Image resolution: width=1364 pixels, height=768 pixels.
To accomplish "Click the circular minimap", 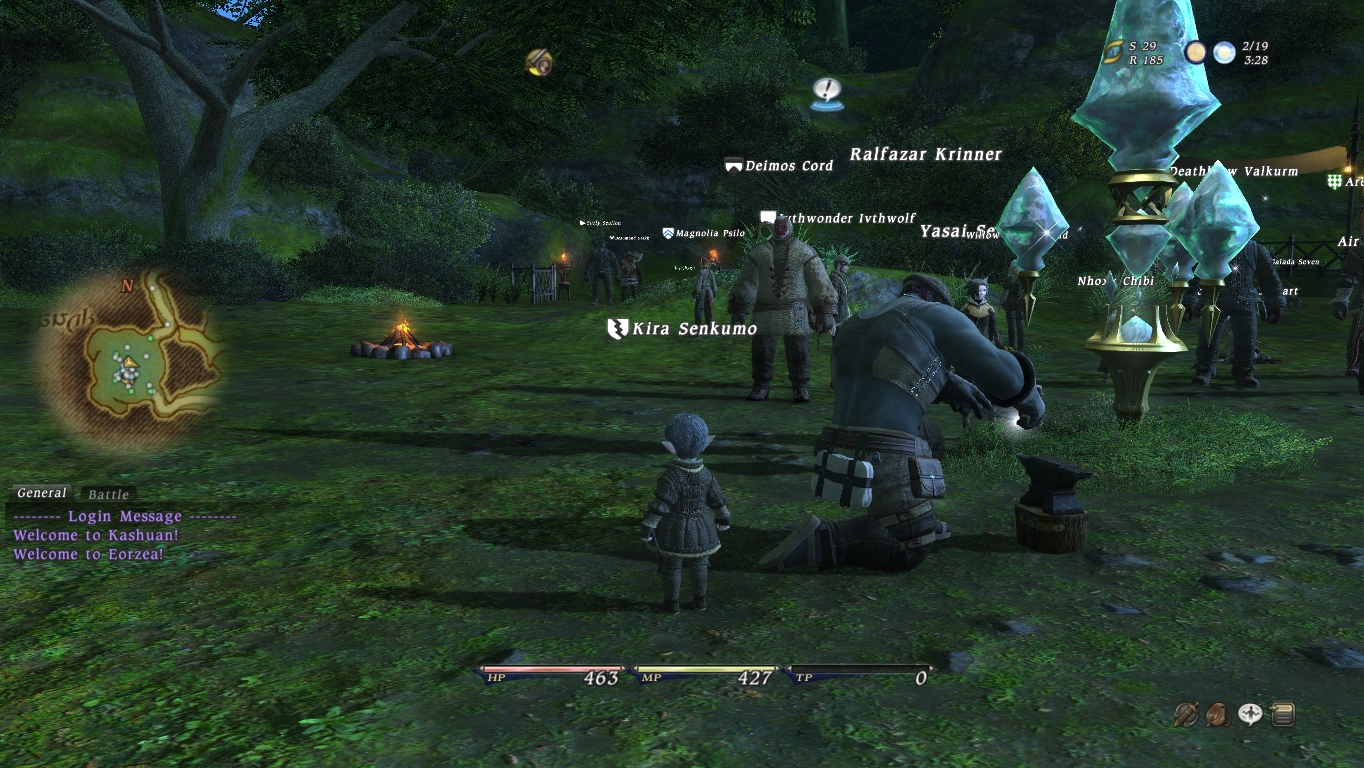I will click(x=128, y=360).
